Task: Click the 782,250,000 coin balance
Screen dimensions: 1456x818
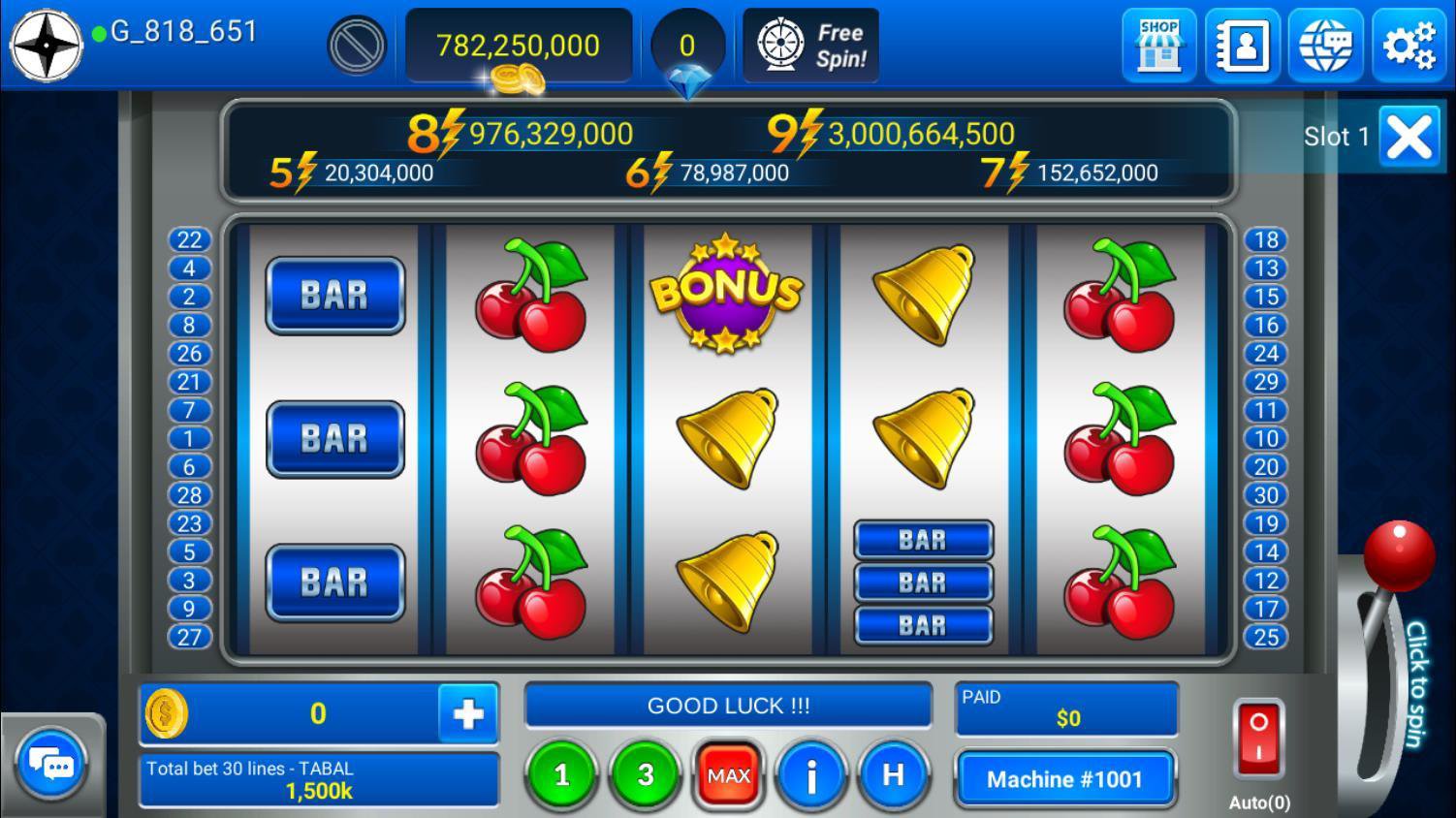Action: click(x=518, y=46)
